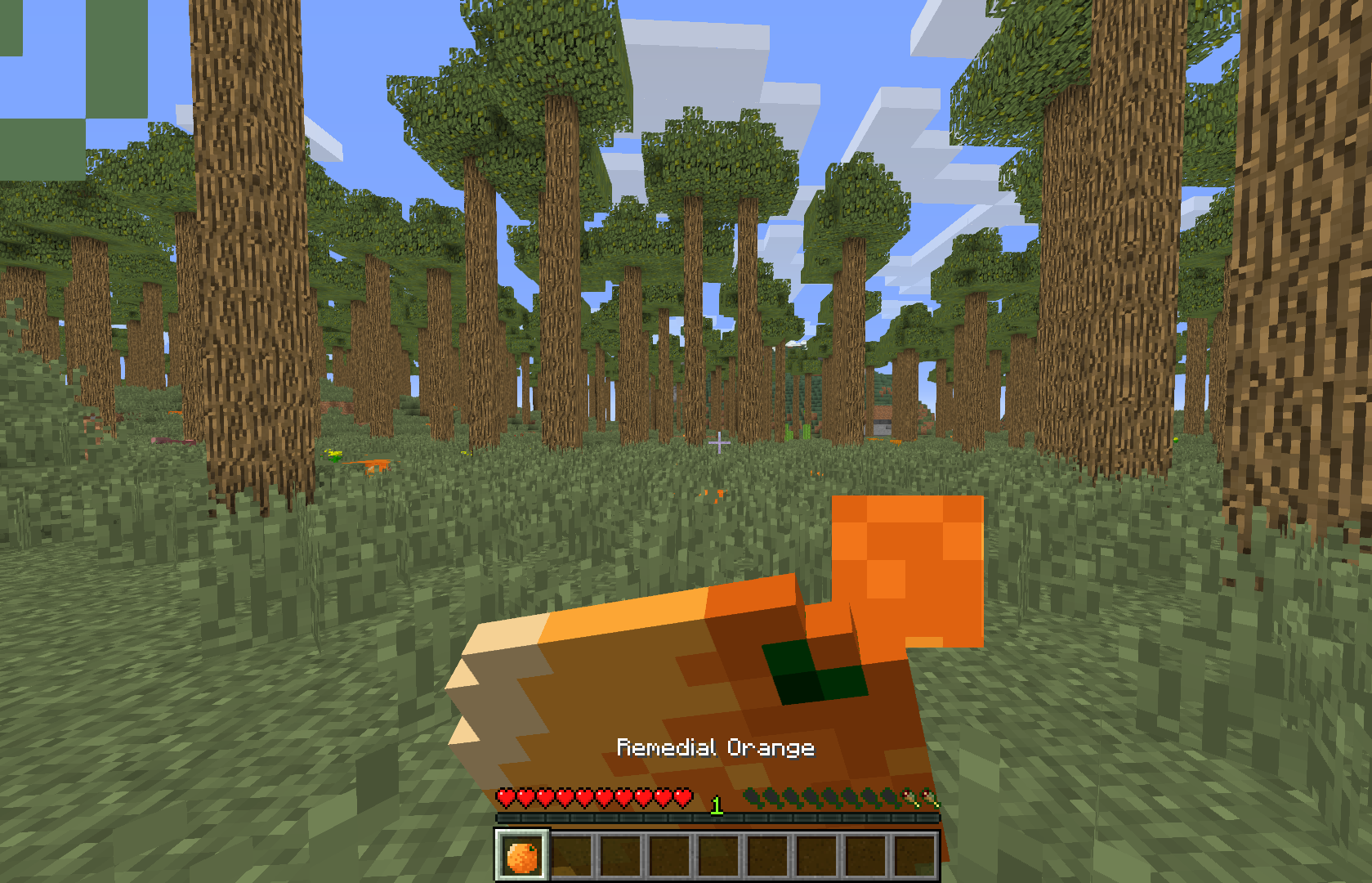Screen dimensions: 1372x883
Task: Click the last empty slot of the hotbar
Action: click(913, 856)
